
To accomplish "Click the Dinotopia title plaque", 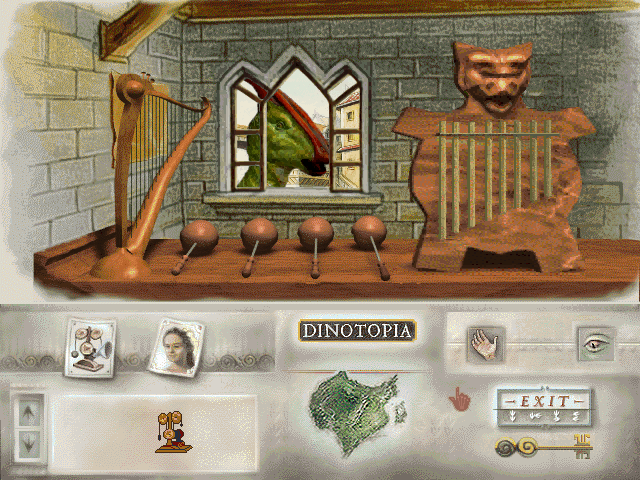I will [357, 330].
